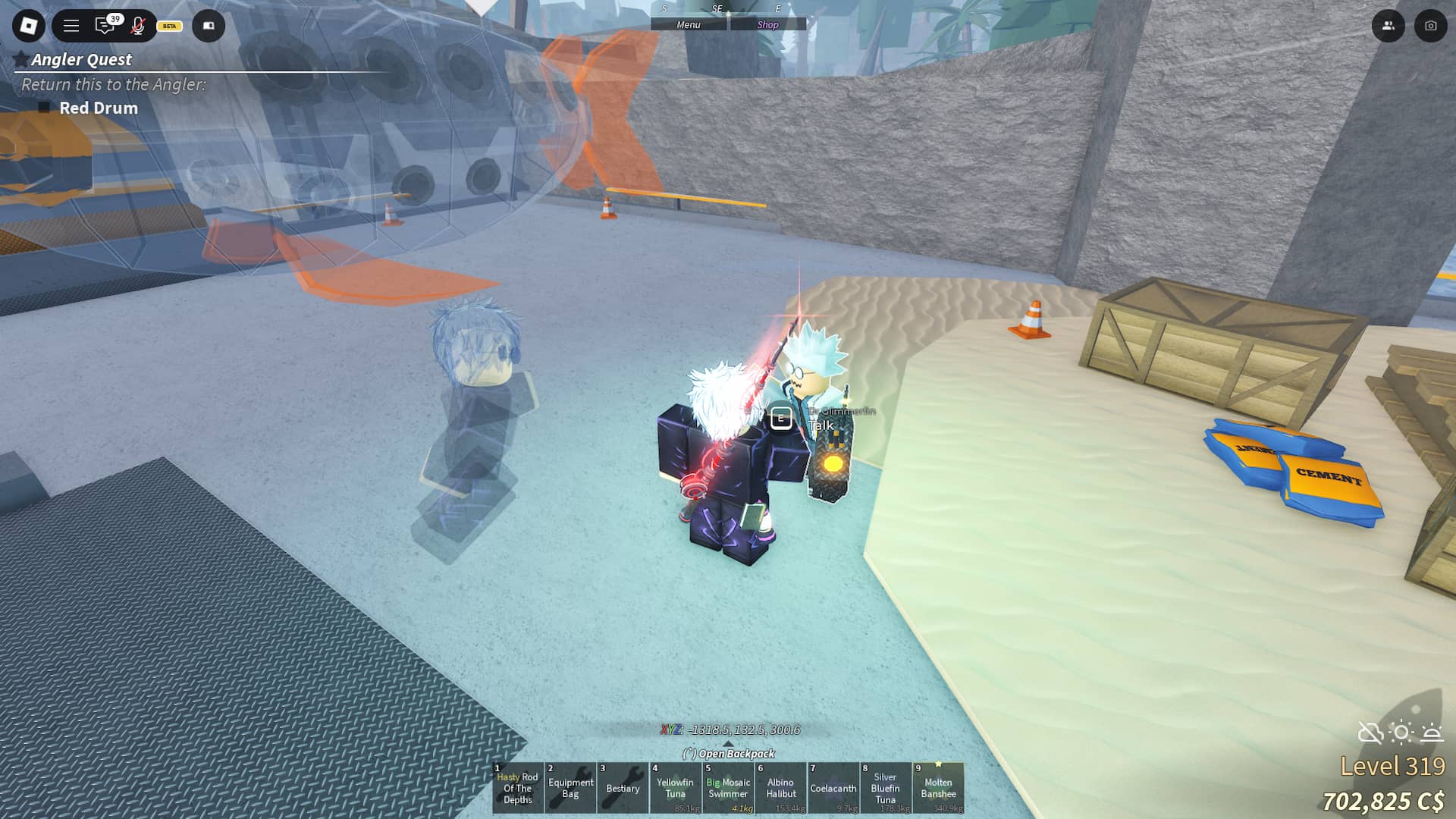1456x819 pixels.
Task: Open the players list icon
Action: (x=1388, y=26)
